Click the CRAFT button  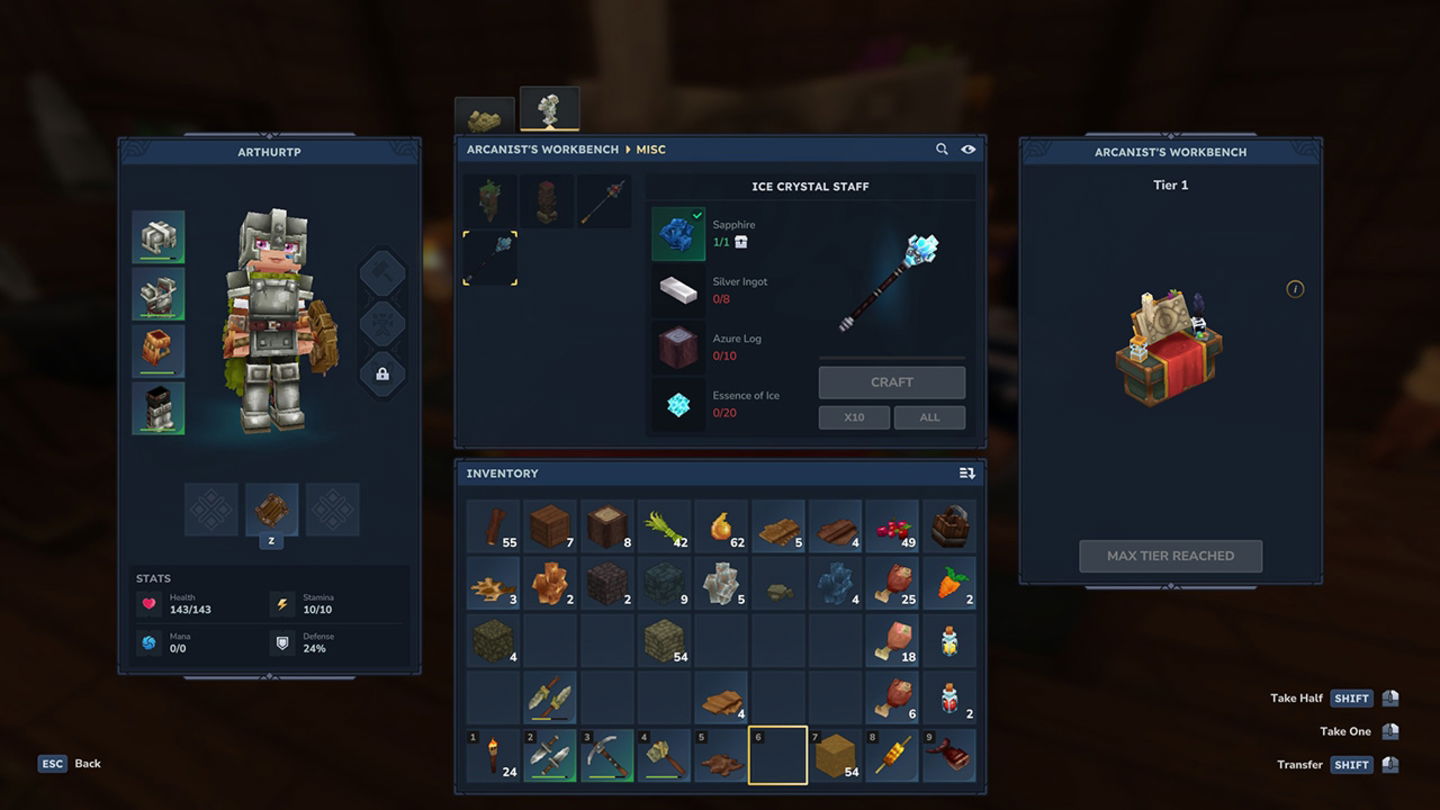point(891,382)
